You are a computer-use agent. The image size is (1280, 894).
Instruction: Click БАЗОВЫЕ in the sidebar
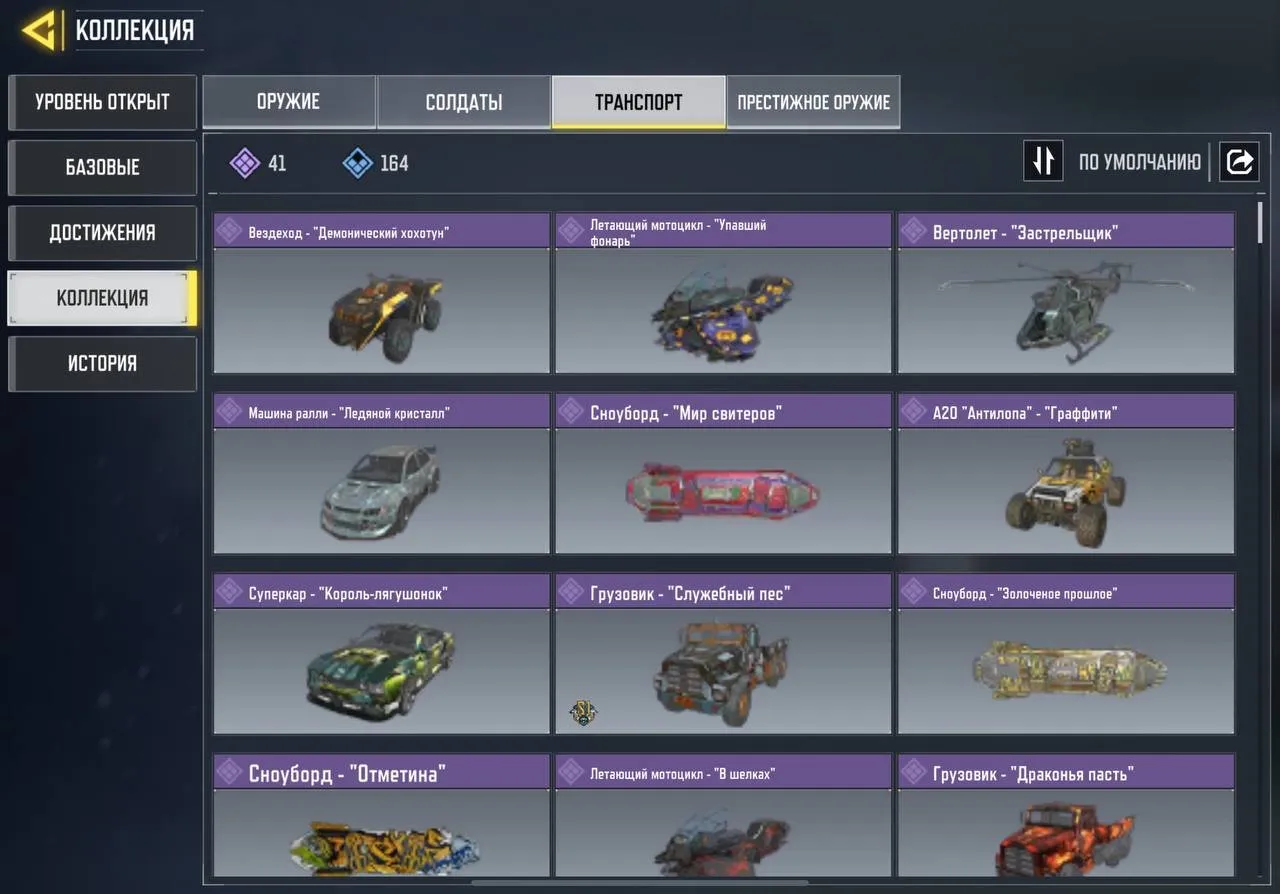[102, 167]
